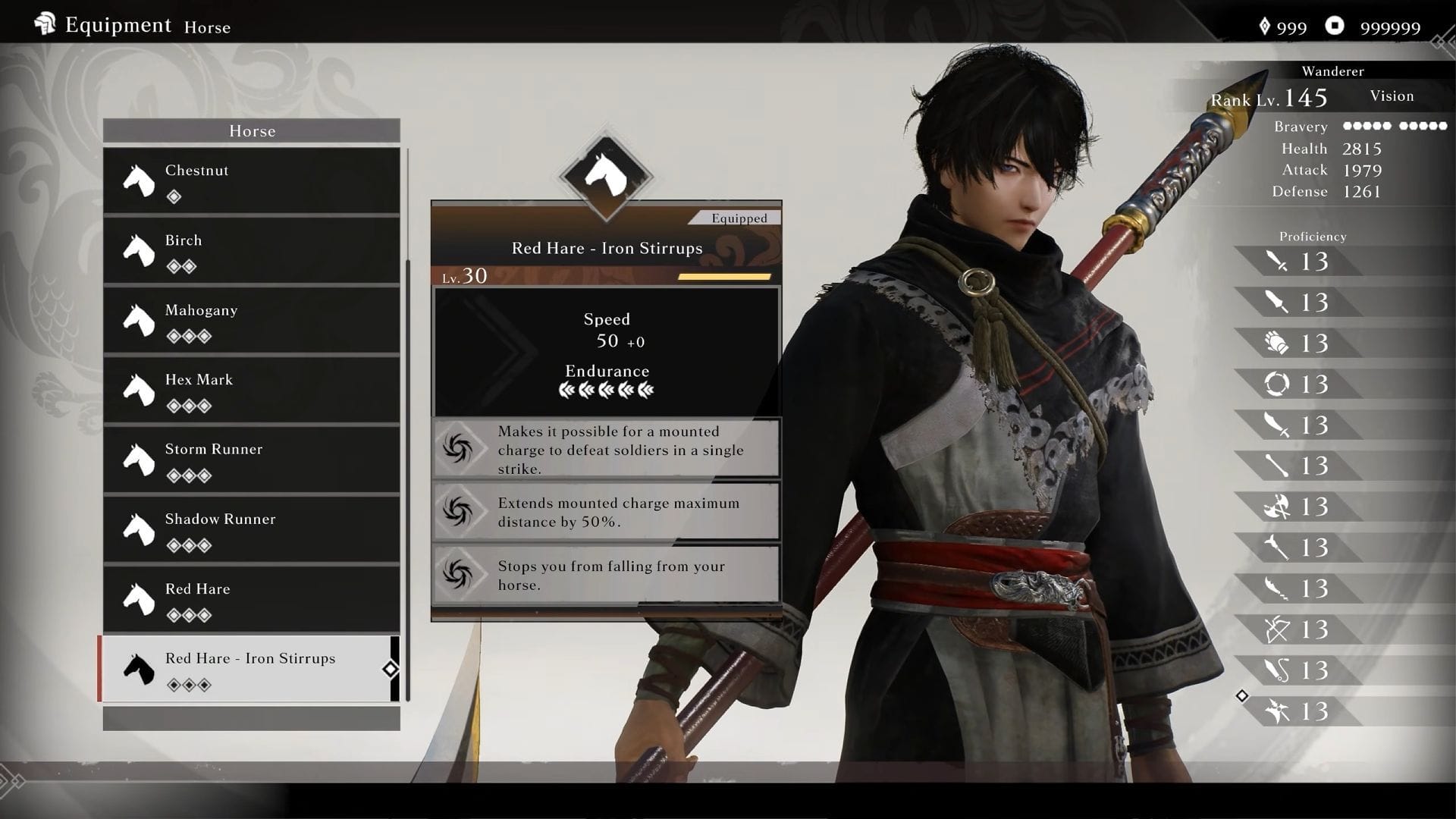The width and height of the screenshot is (1456, 819).
Task: Choose the Storm Runner horse
Action: 251,460
